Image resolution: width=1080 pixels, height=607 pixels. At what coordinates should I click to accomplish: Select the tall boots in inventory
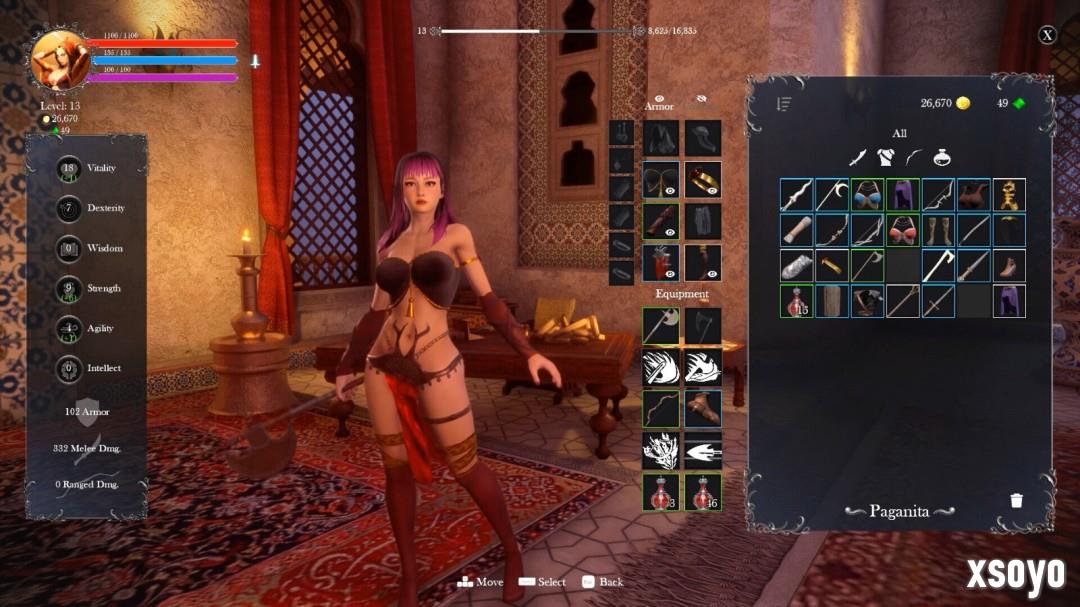938,230
